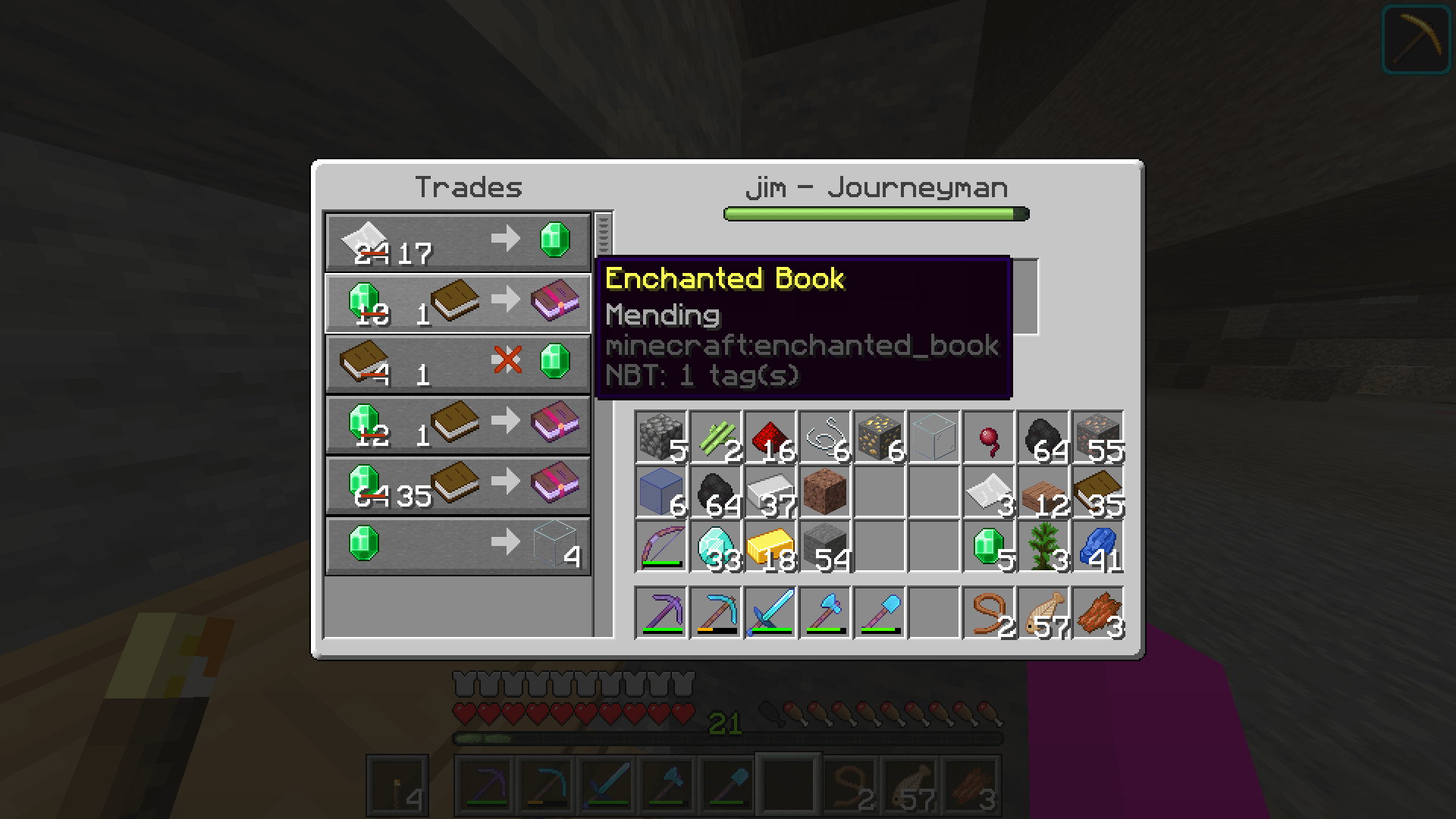
Task: Grab the stack of 41 lapis lazuli
Action: (x=1097, y=544)
